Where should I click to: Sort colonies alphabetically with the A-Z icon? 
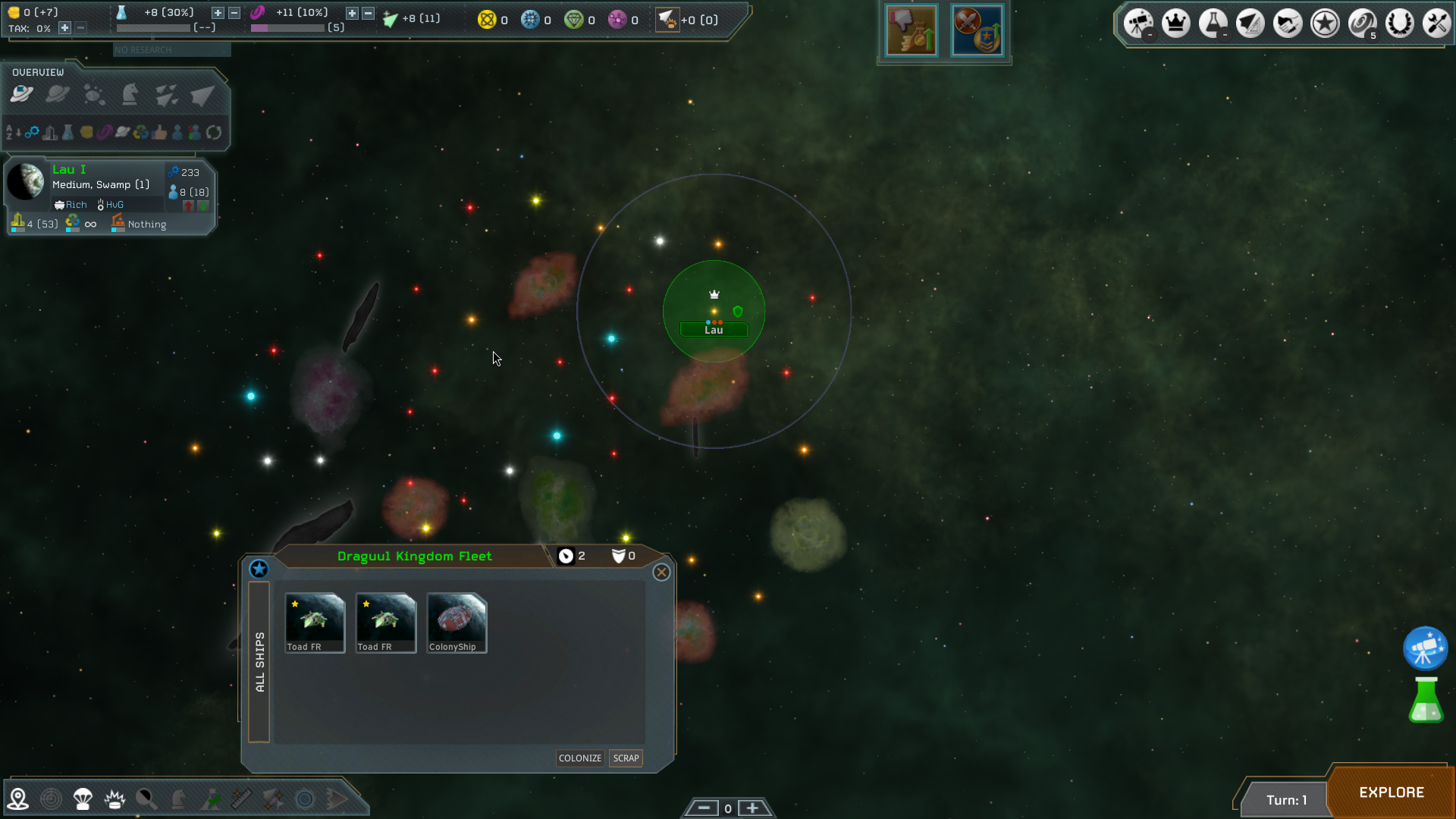point(13,133)
